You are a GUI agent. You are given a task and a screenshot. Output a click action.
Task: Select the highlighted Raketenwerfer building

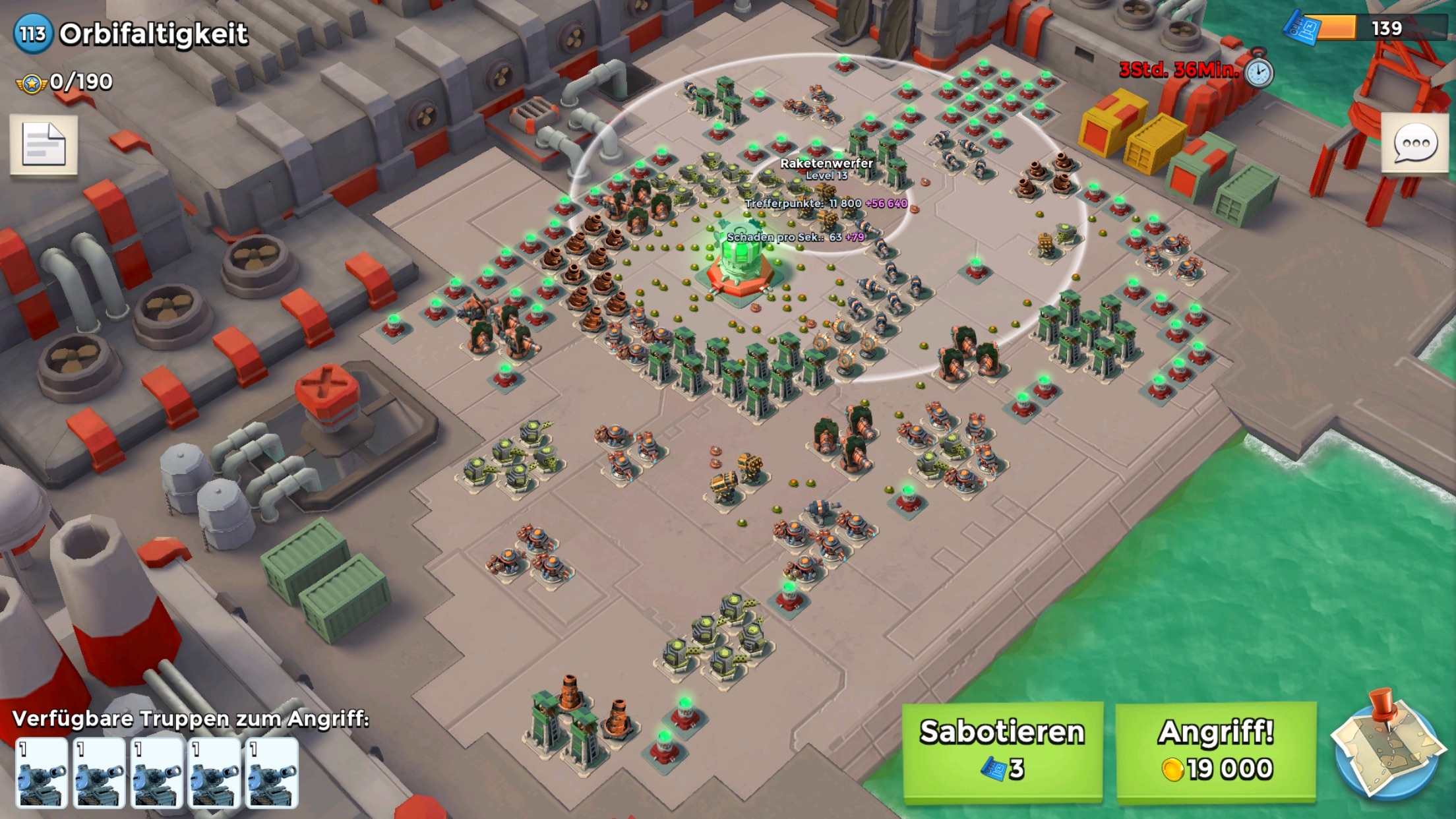coord(740,265)
